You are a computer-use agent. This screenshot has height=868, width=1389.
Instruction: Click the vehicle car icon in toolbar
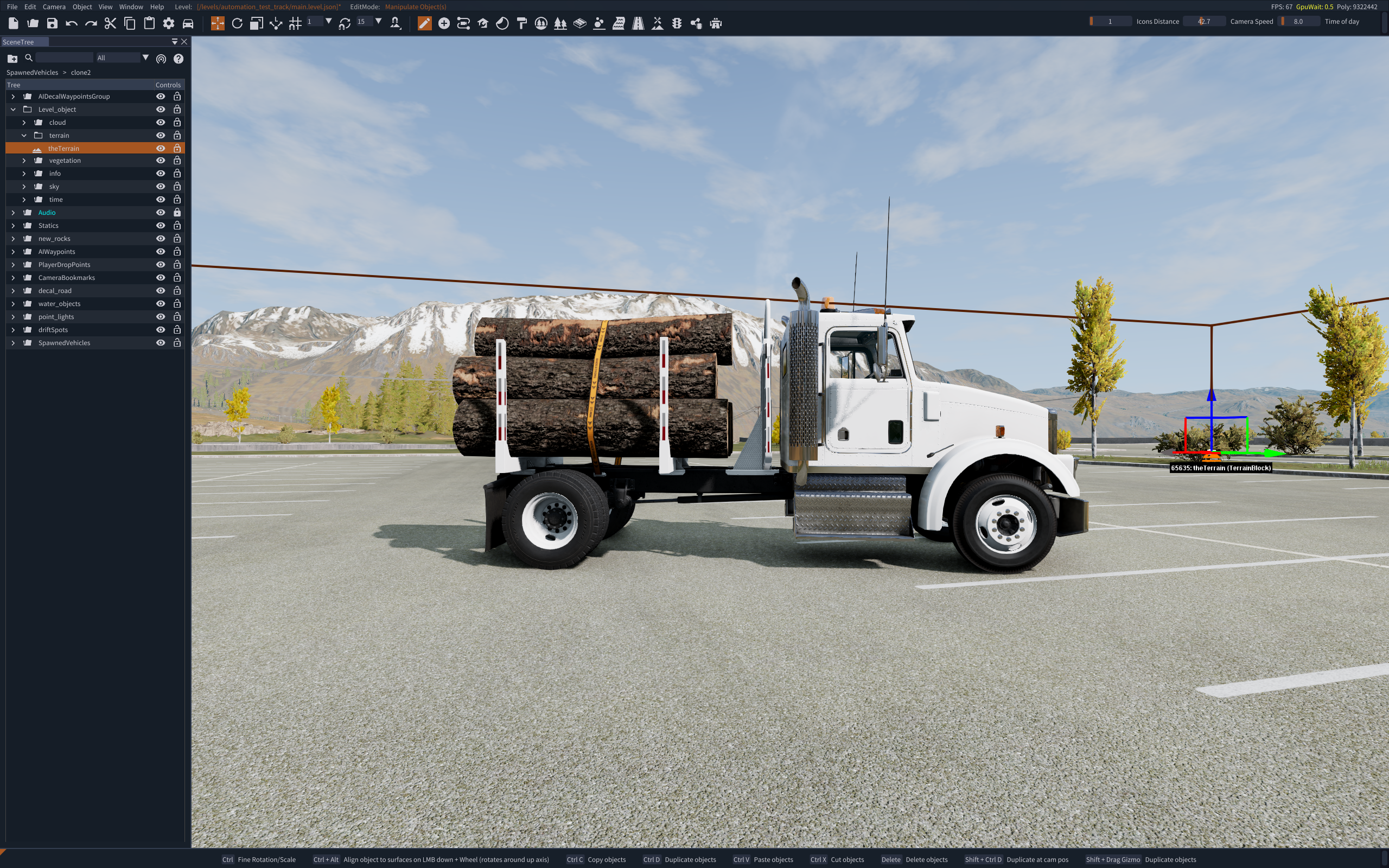pos(188,23)
